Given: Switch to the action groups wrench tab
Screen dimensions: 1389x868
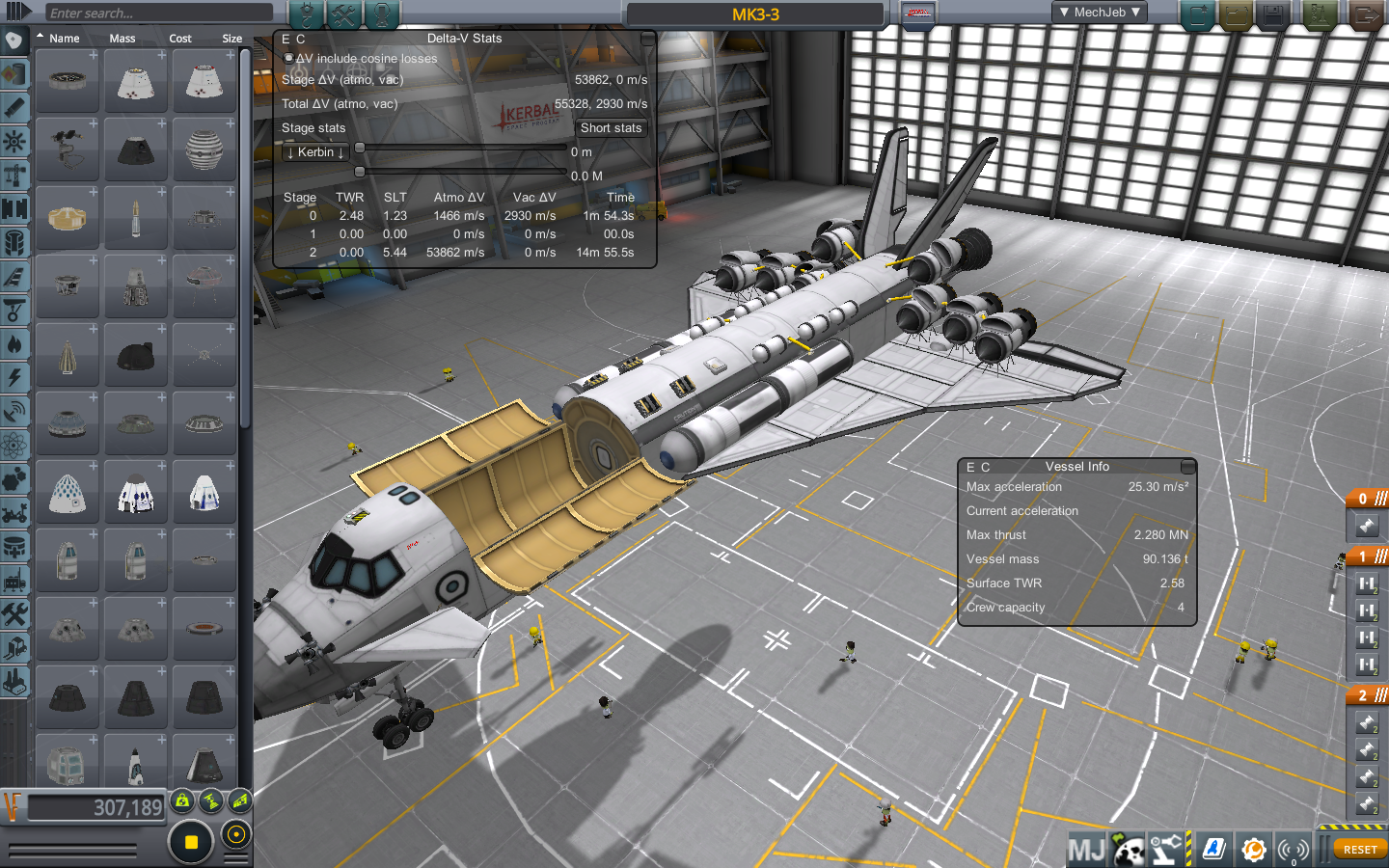Looking at the screenshot, I should [x=343, y=14].
